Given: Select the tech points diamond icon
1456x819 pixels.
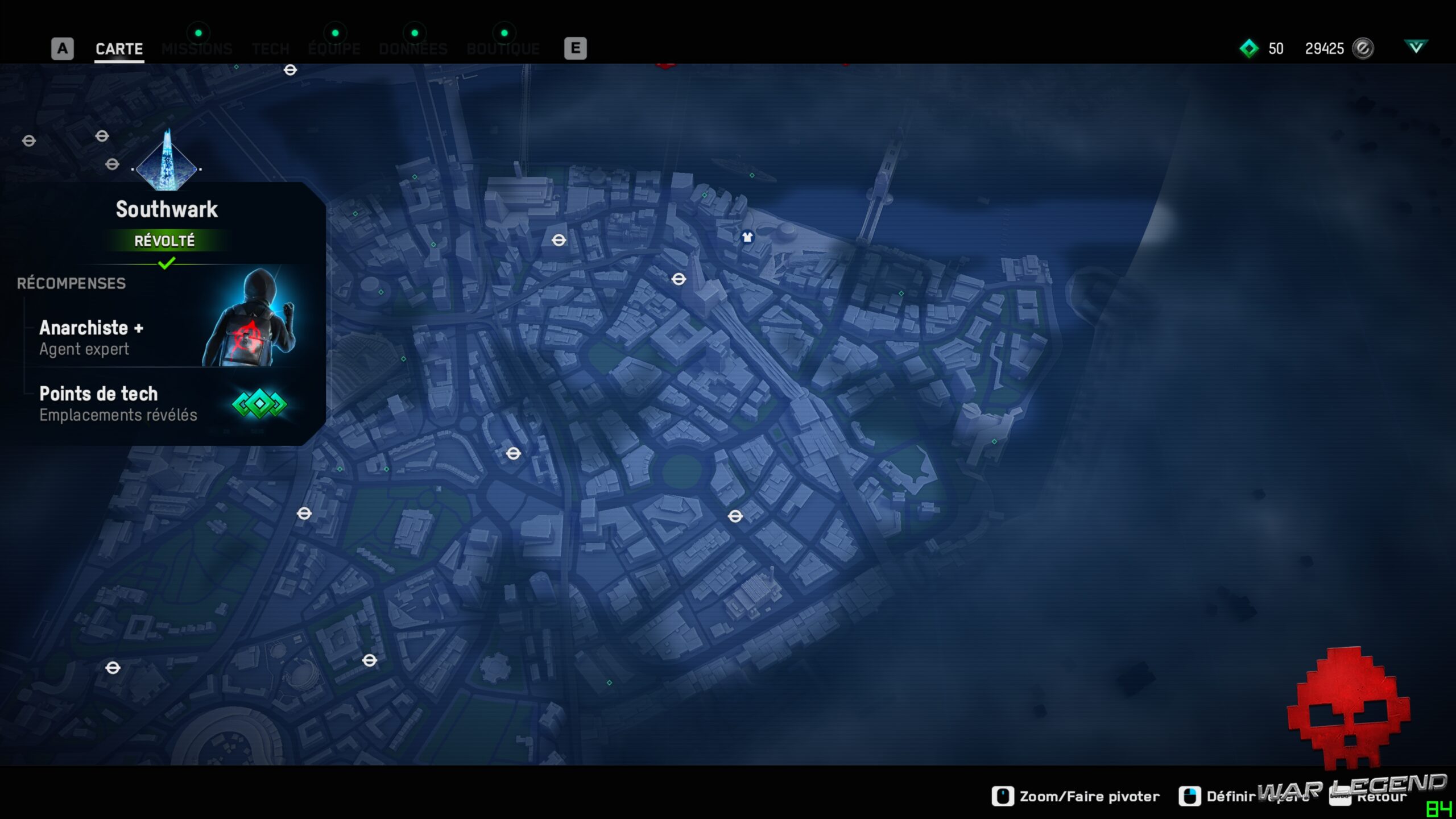Looking at the screenshot, I should 1249,49.
